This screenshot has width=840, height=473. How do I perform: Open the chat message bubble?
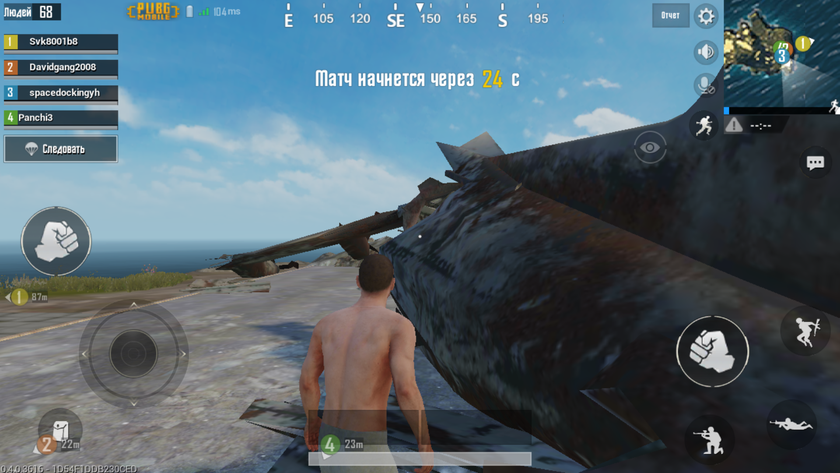point(815,163)
